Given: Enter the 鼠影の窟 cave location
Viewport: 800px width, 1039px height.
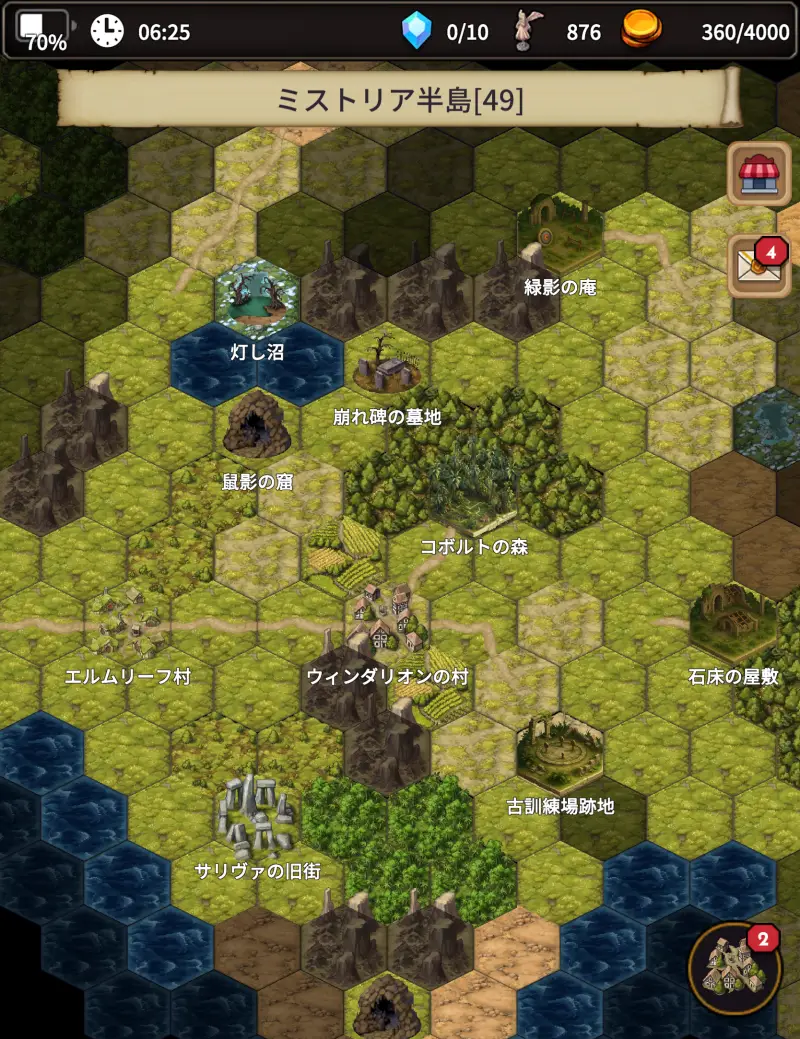Looking at the screenshot, I should (257, 427).
